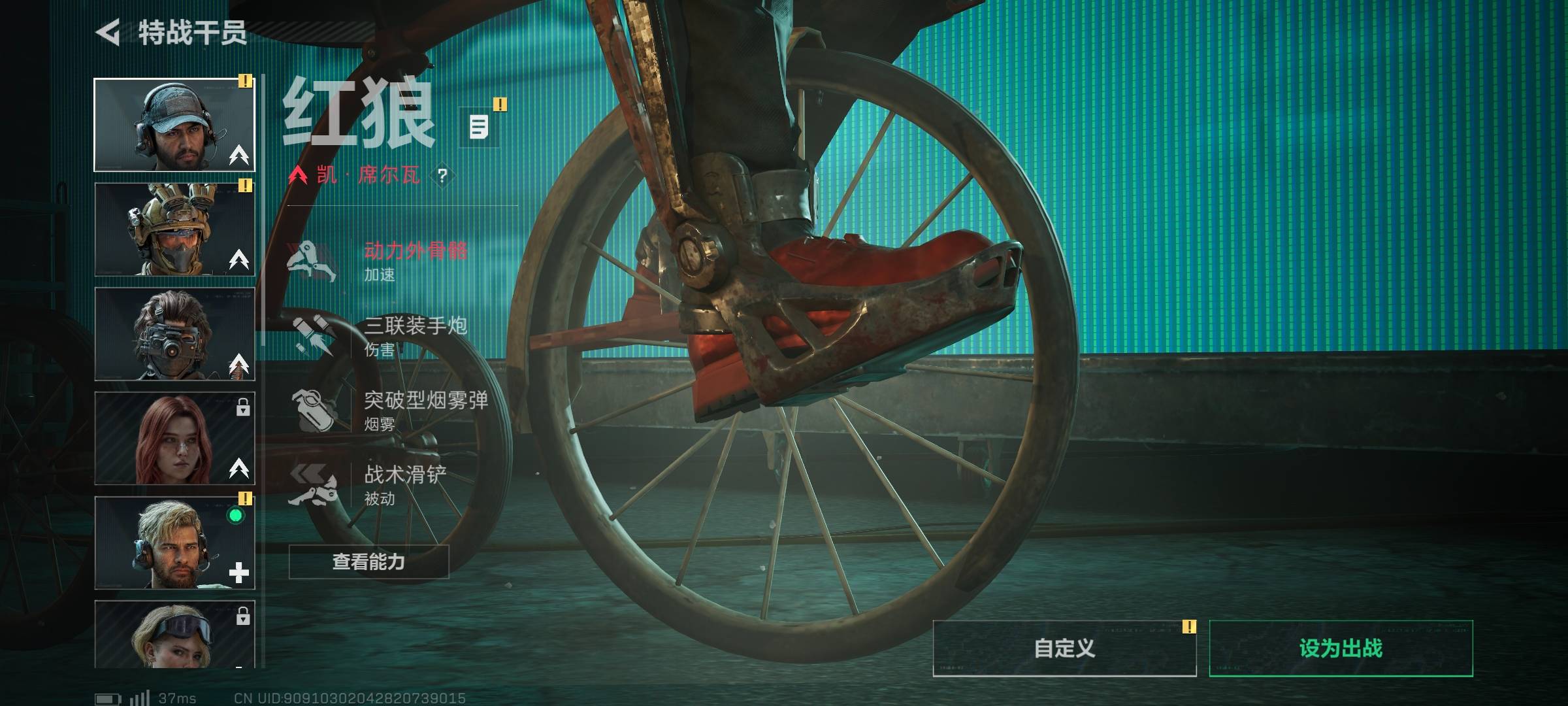
Task: Select the operator with cap and headset
Action: [174, 125]
